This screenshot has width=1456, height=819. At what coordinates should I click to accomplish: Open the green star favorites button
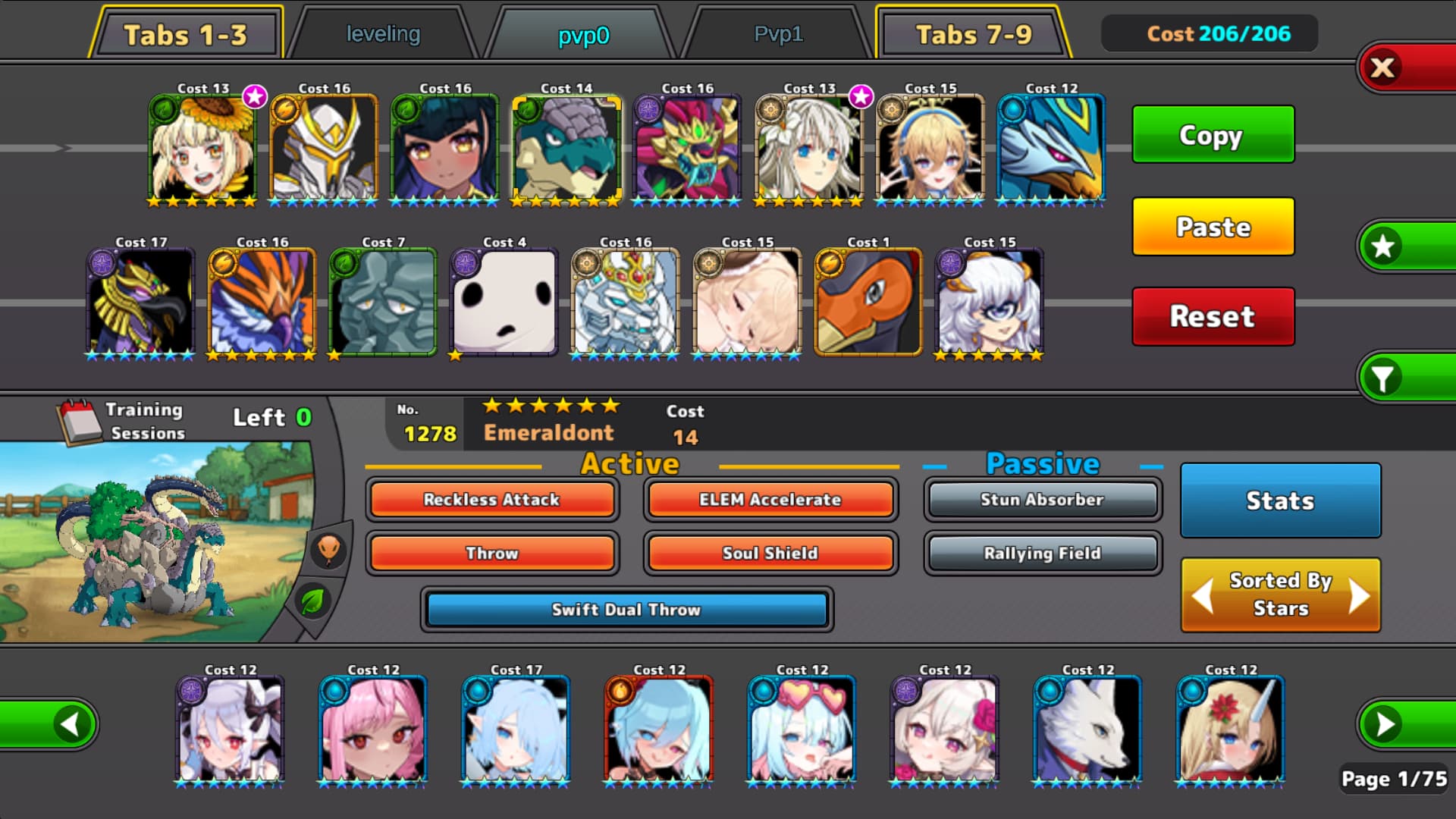(x=1384, y=246)
